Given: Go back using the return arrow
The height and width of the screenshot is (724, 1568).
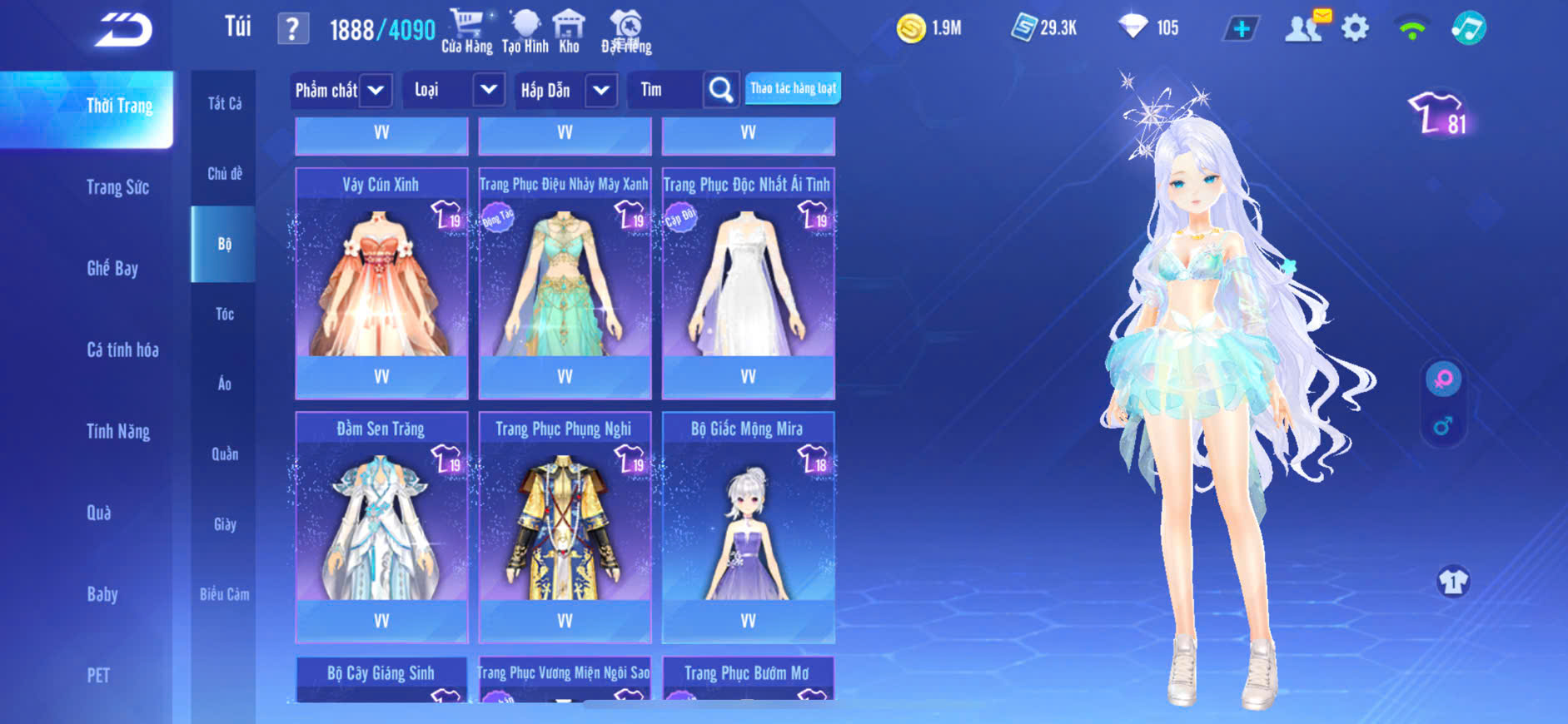Looking at the screenshot, I should click(123, 30).
